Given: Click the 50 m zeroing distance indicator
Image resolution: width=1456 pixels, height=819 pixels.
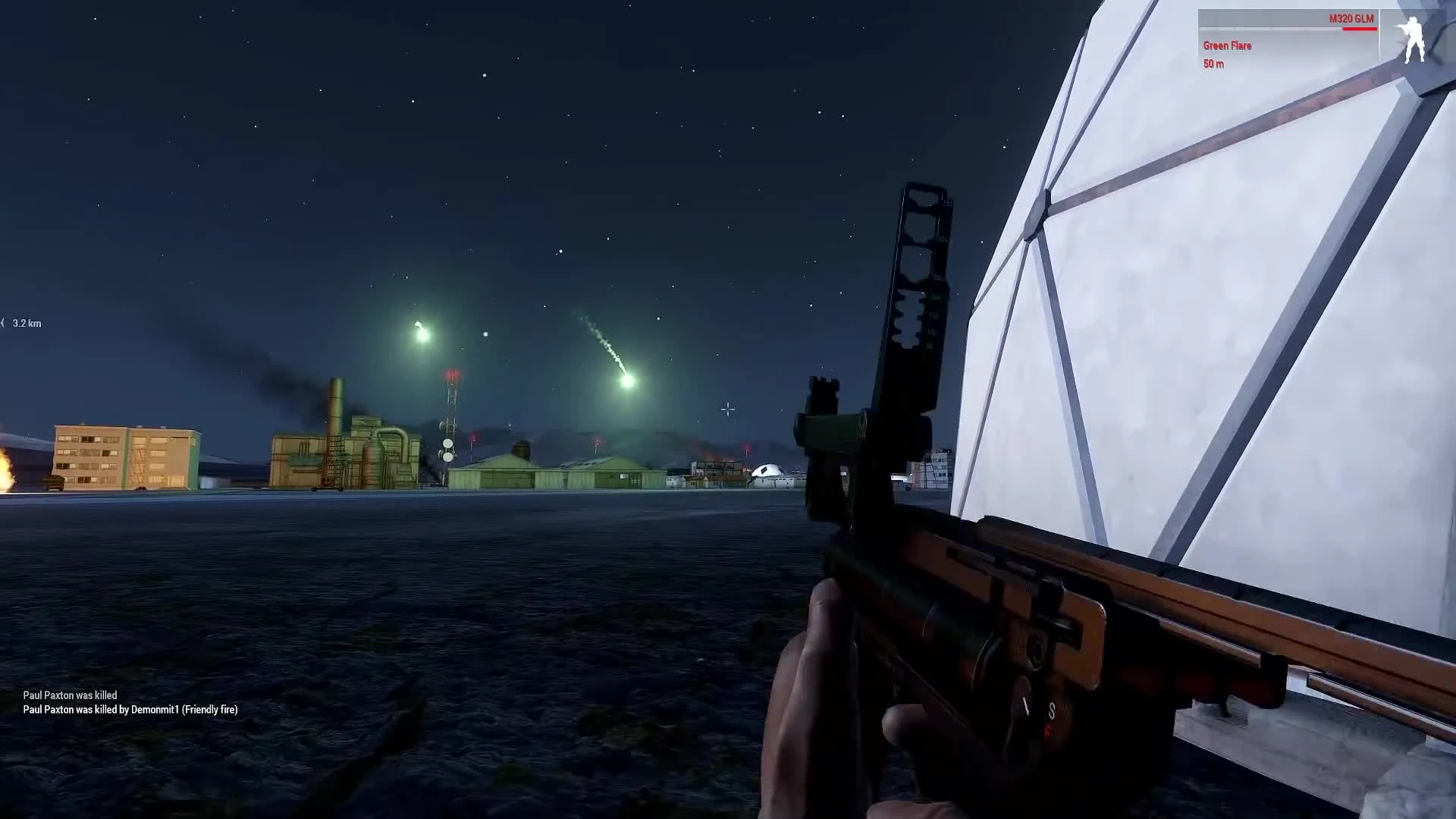Looking at the screenshot, I should pyautogui.click(x=1213, y=64).
